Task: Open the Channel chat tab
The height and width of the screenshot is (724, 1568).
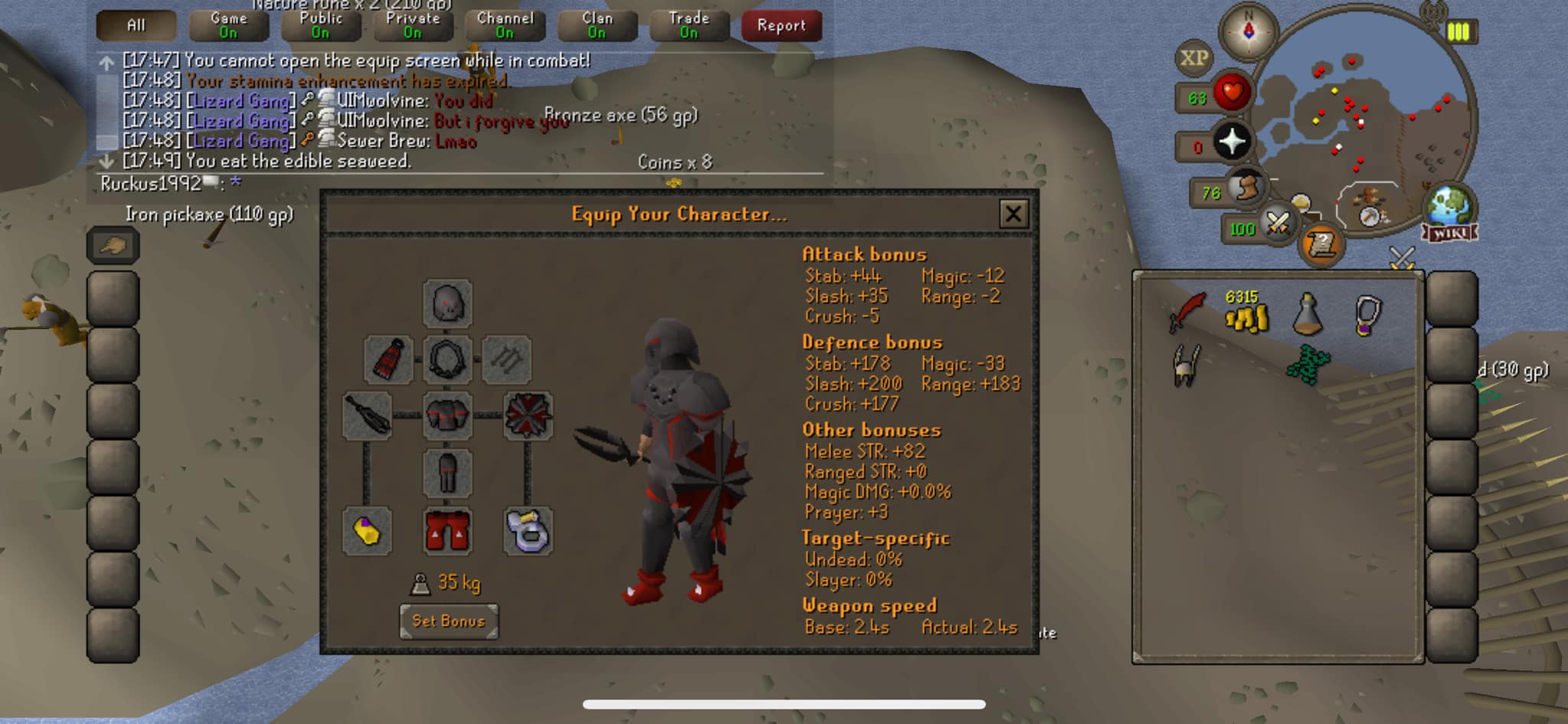Action: pyautogui.click(x=505, y=25)
